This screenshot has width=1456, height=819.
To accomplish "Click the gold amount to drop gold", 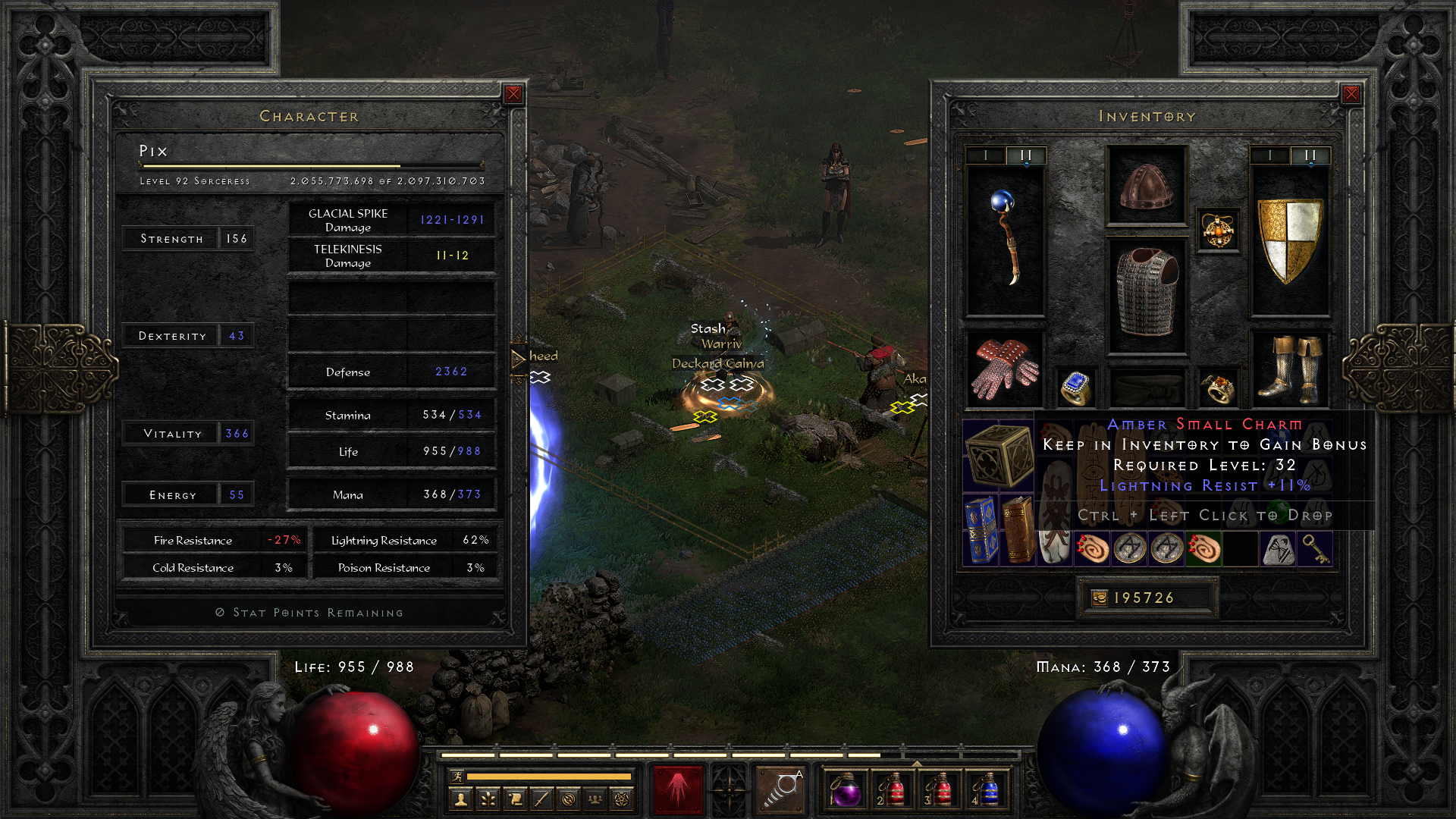I will pos(1147,598).
